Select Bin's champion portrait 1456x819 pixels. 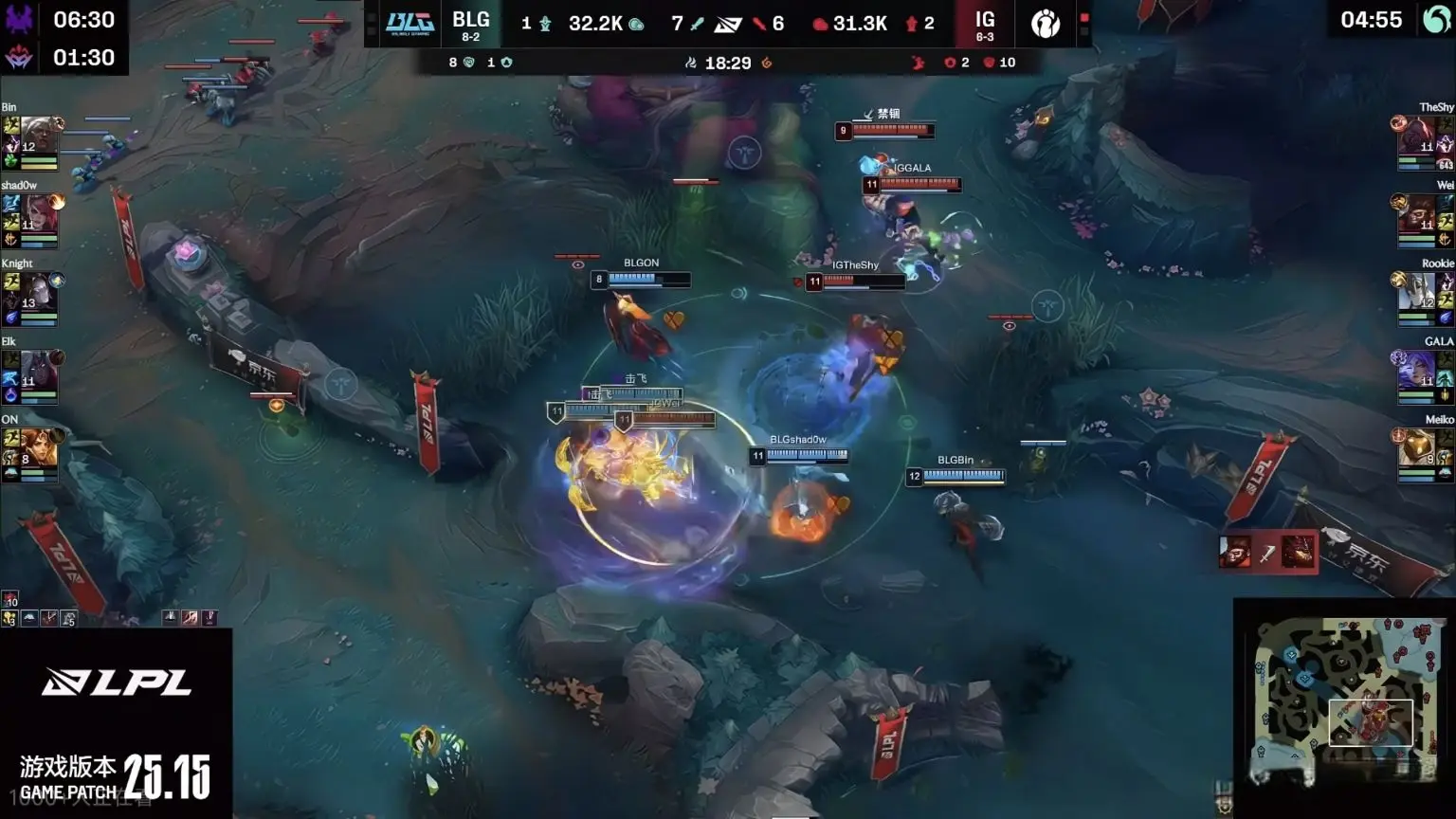tap(38, 137)
